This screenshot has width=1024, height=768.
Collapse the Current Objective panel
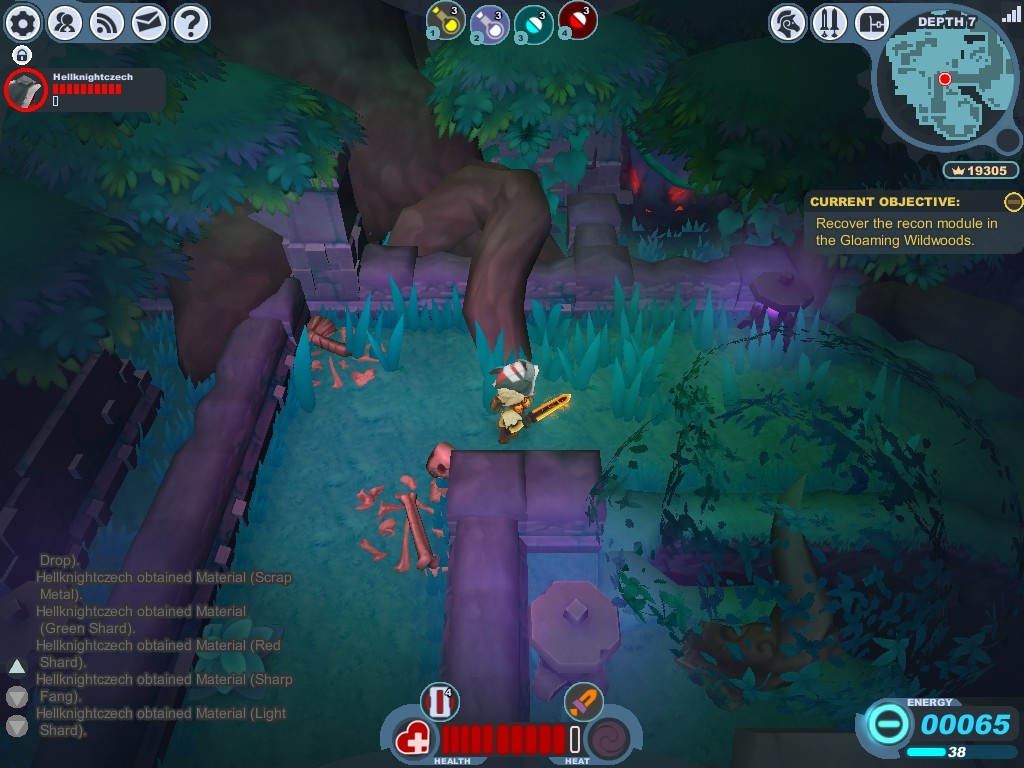click(x=1013, y=202)
